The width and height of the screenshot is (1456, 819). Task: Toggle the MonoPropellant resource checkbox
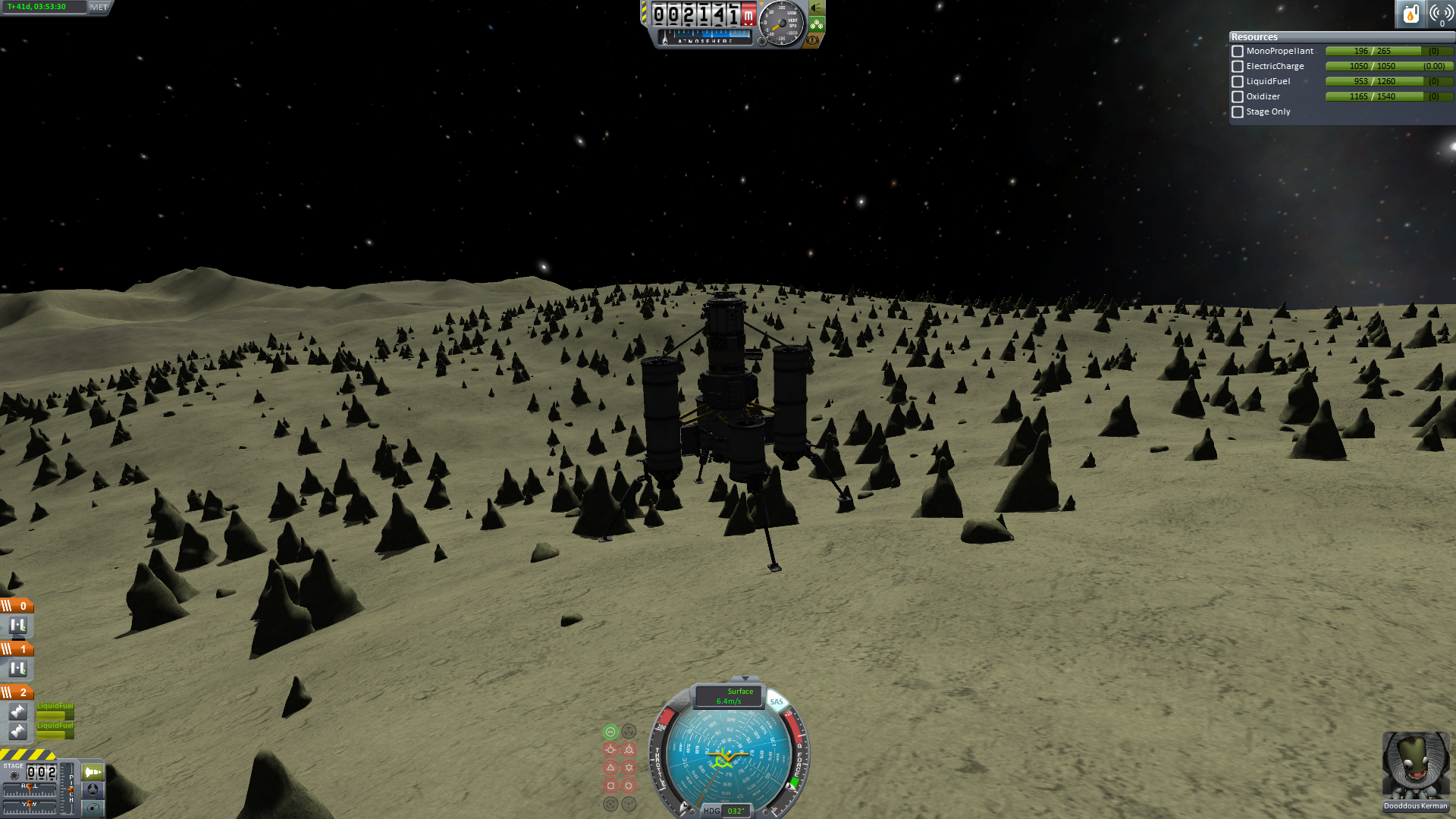point(1238,52)
